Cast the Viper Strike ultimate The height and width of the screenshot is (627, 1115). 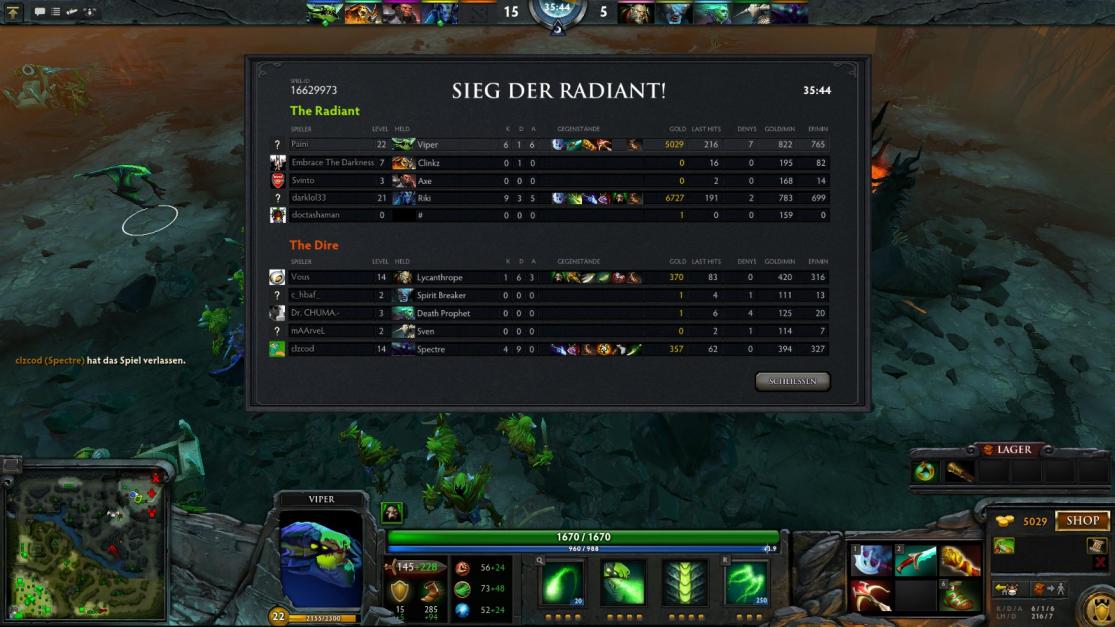(x=746, y=582)
